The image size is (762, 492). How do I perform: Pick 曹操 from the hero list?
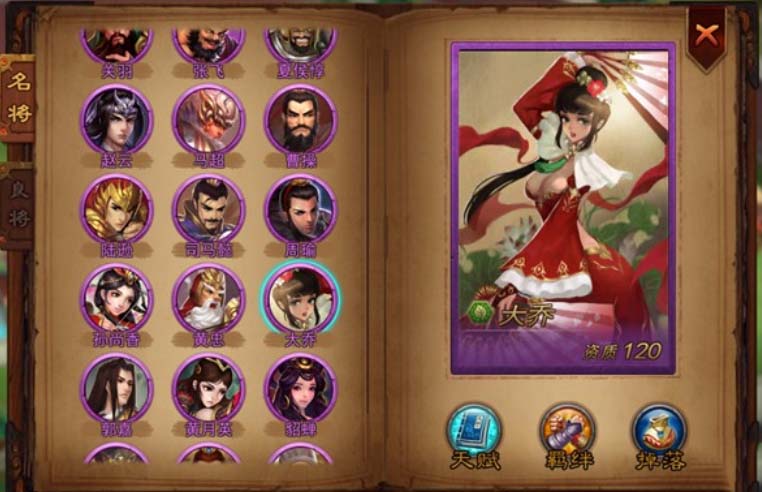300,120
